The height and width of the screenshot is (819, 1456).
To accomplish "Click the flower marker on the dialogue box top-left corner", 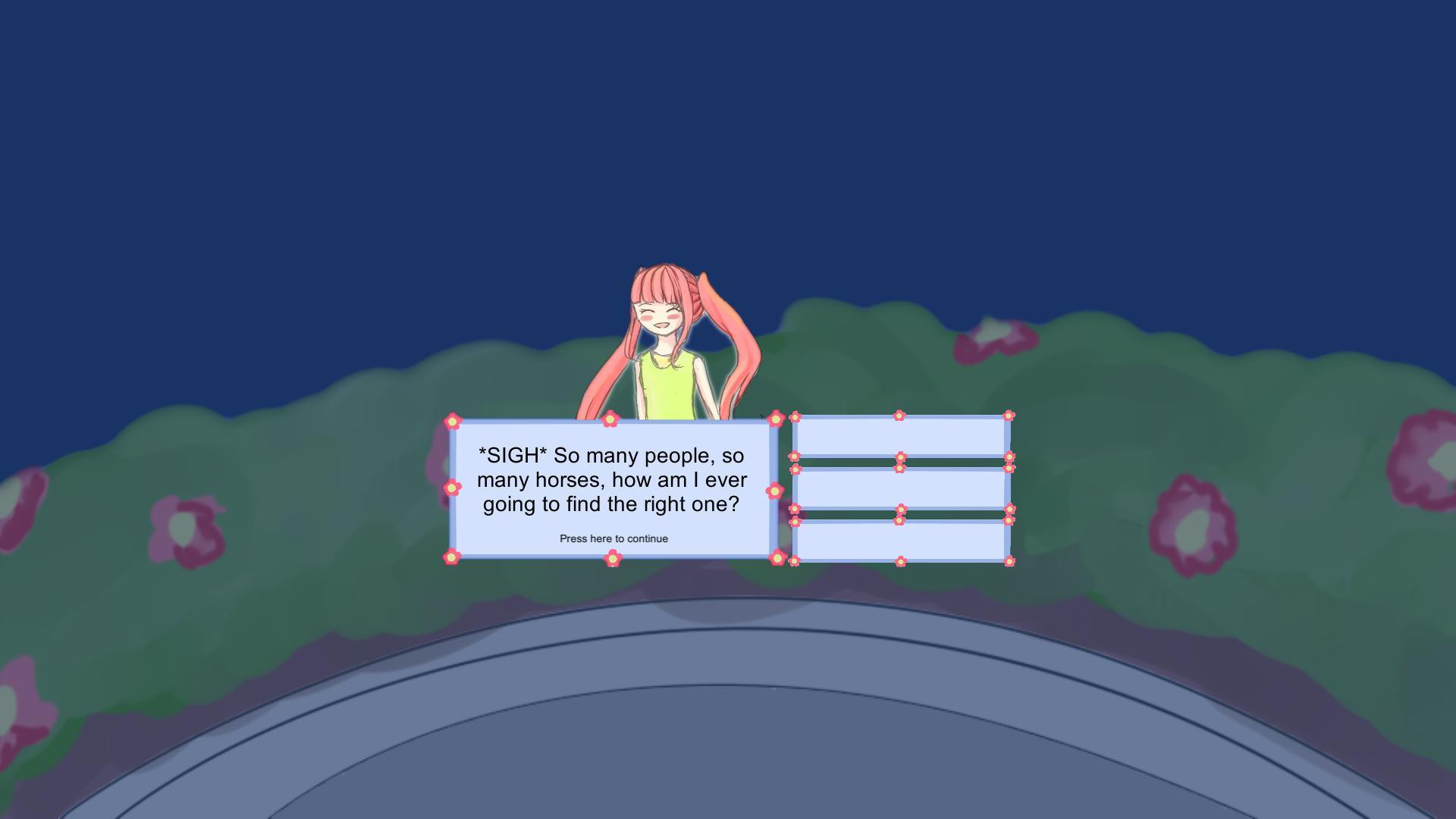I will tap(453, 422).
